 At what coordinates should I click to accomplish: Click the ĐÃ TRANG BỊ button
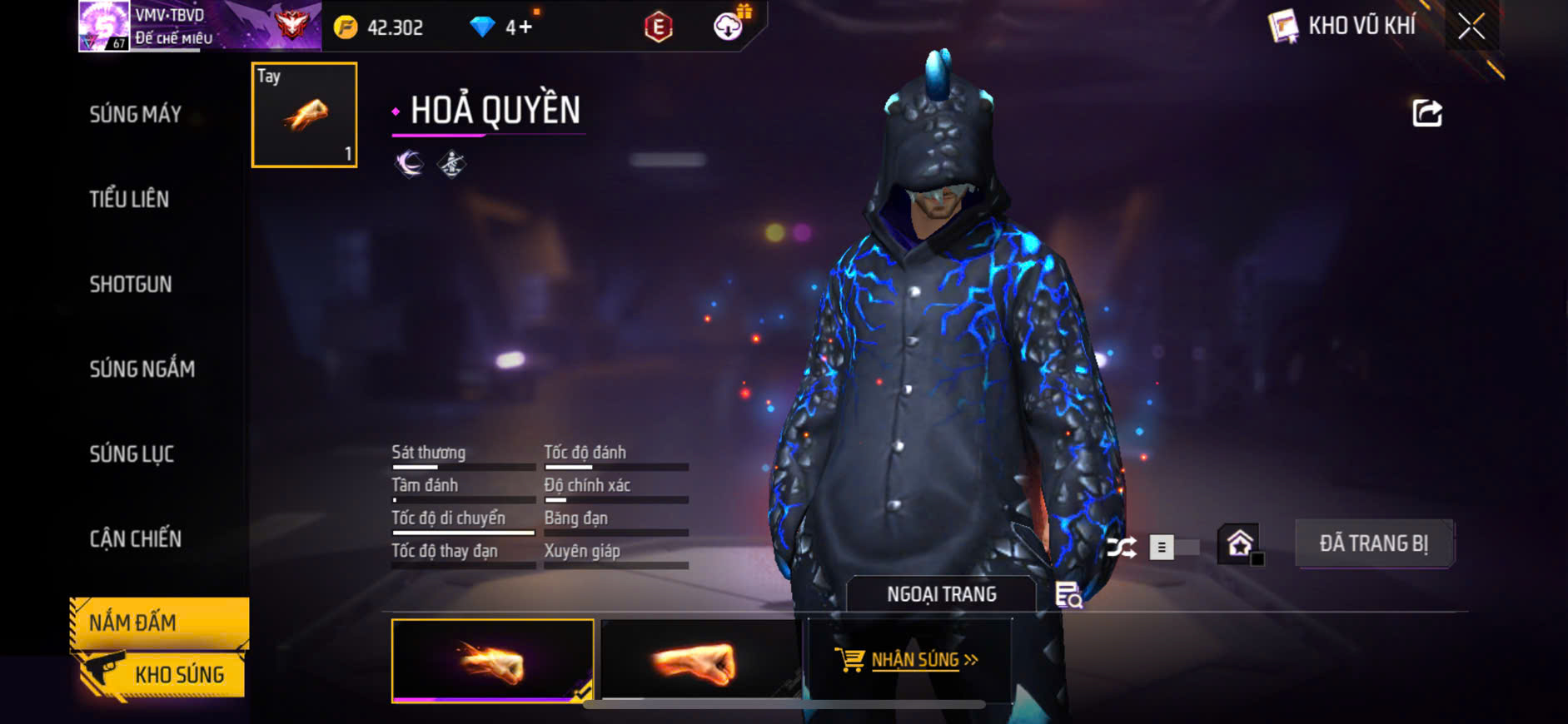click(1374, 543)
